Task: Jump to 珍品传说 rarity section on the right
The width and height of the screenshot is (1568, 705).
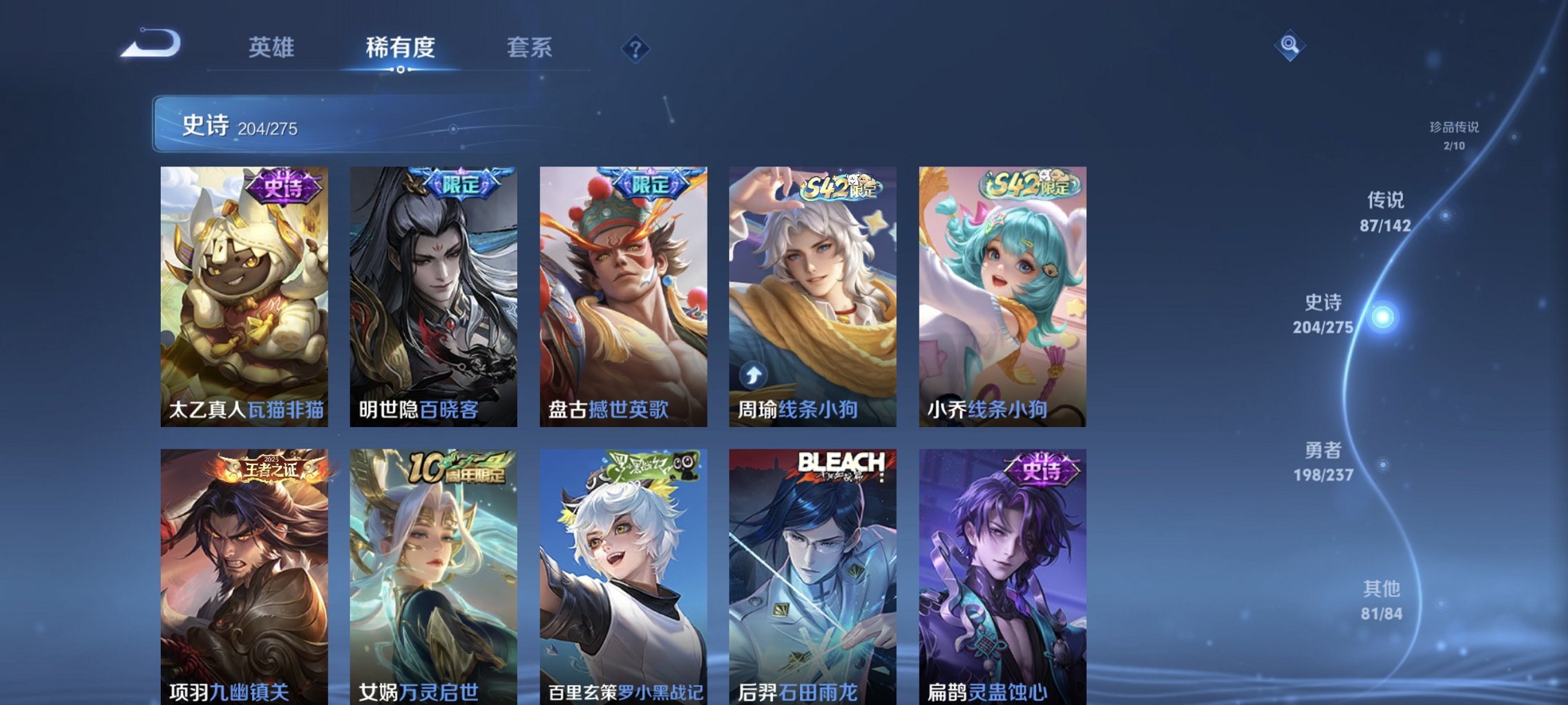Action: point(1454,135)
